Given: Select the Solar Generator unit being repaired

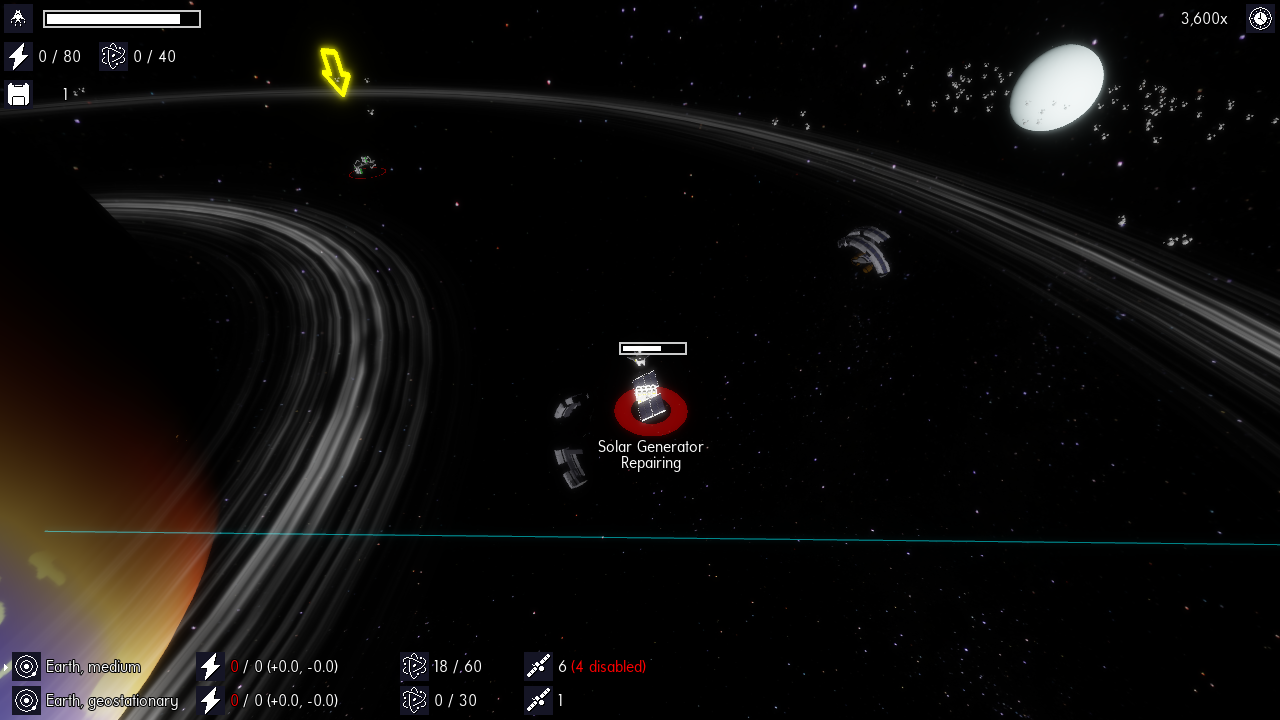Looking at the screenshot, I should 650,402.
